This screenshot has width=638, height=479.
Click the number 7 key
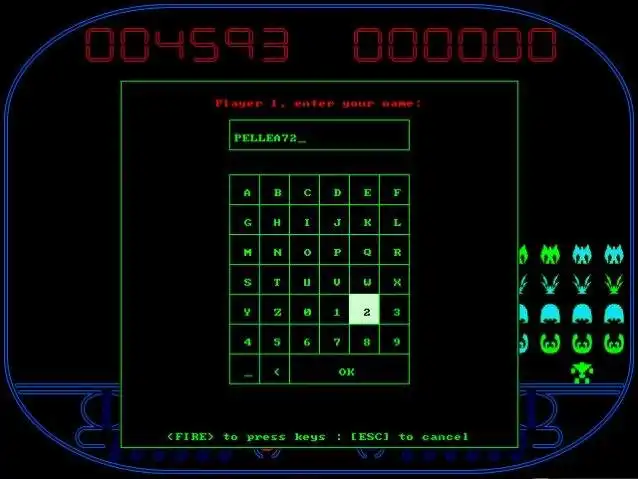336,341
